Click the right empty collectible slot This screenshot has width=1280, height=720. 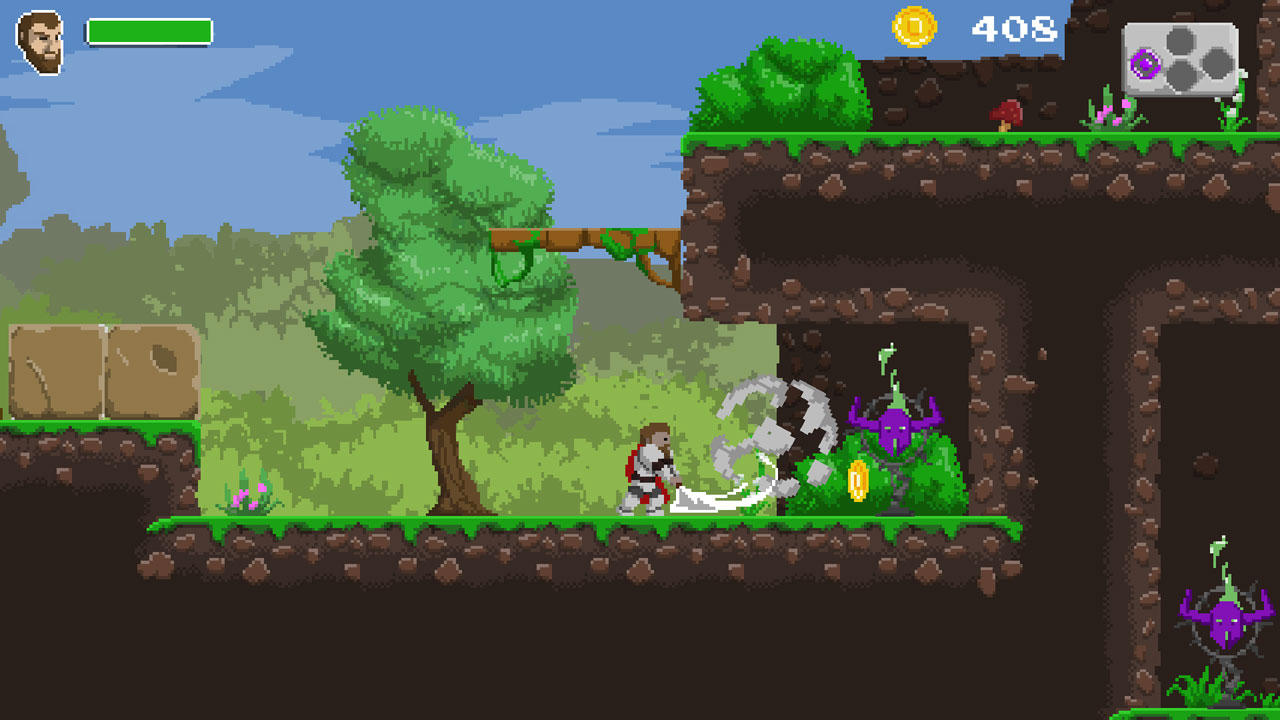1217,62
